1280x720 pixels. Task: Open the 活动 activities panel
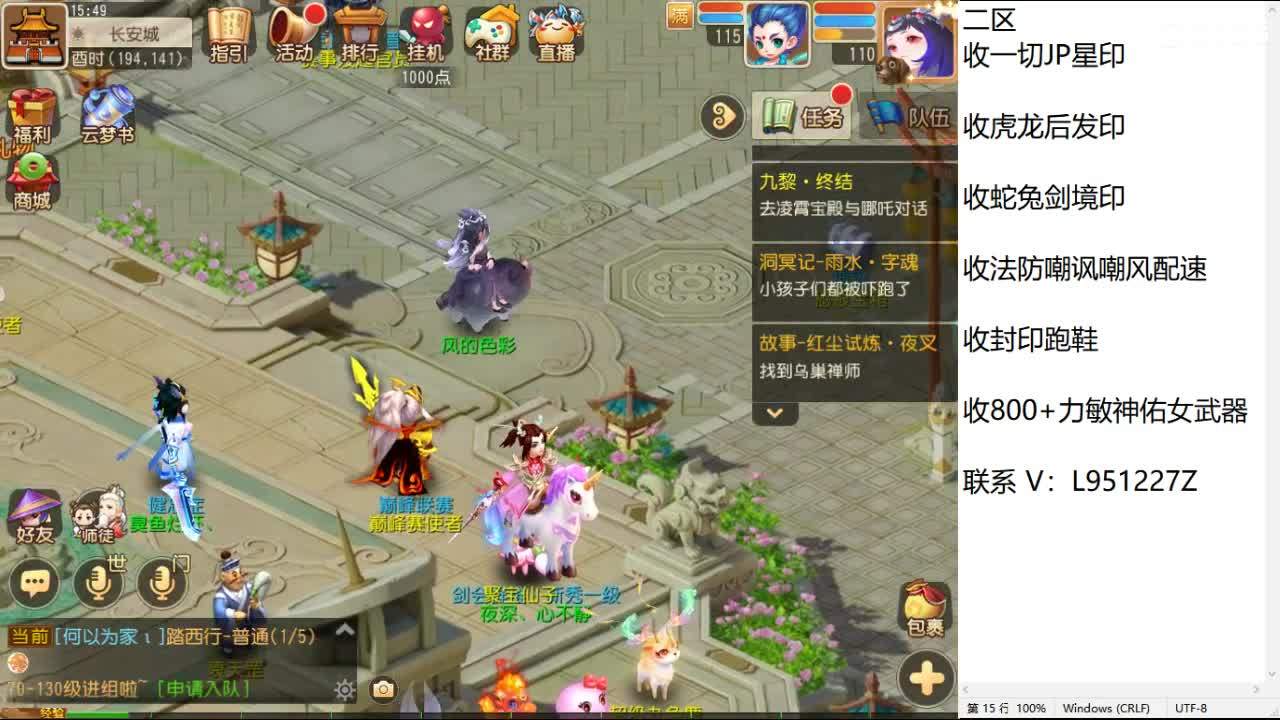coord(295,35)
